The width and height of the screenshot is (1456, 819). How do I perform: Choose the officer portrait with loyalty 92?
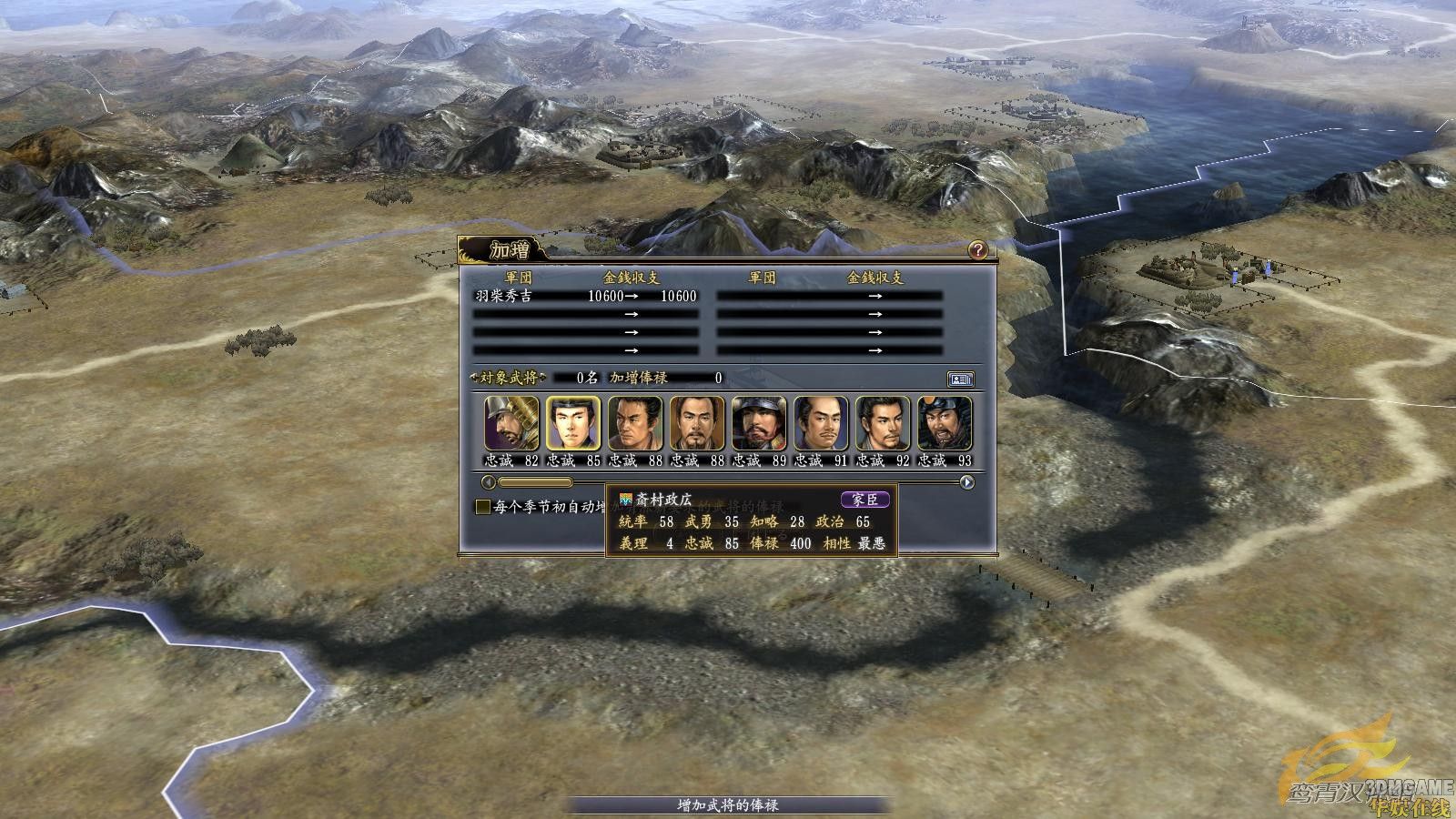click(x=883, y=423)
